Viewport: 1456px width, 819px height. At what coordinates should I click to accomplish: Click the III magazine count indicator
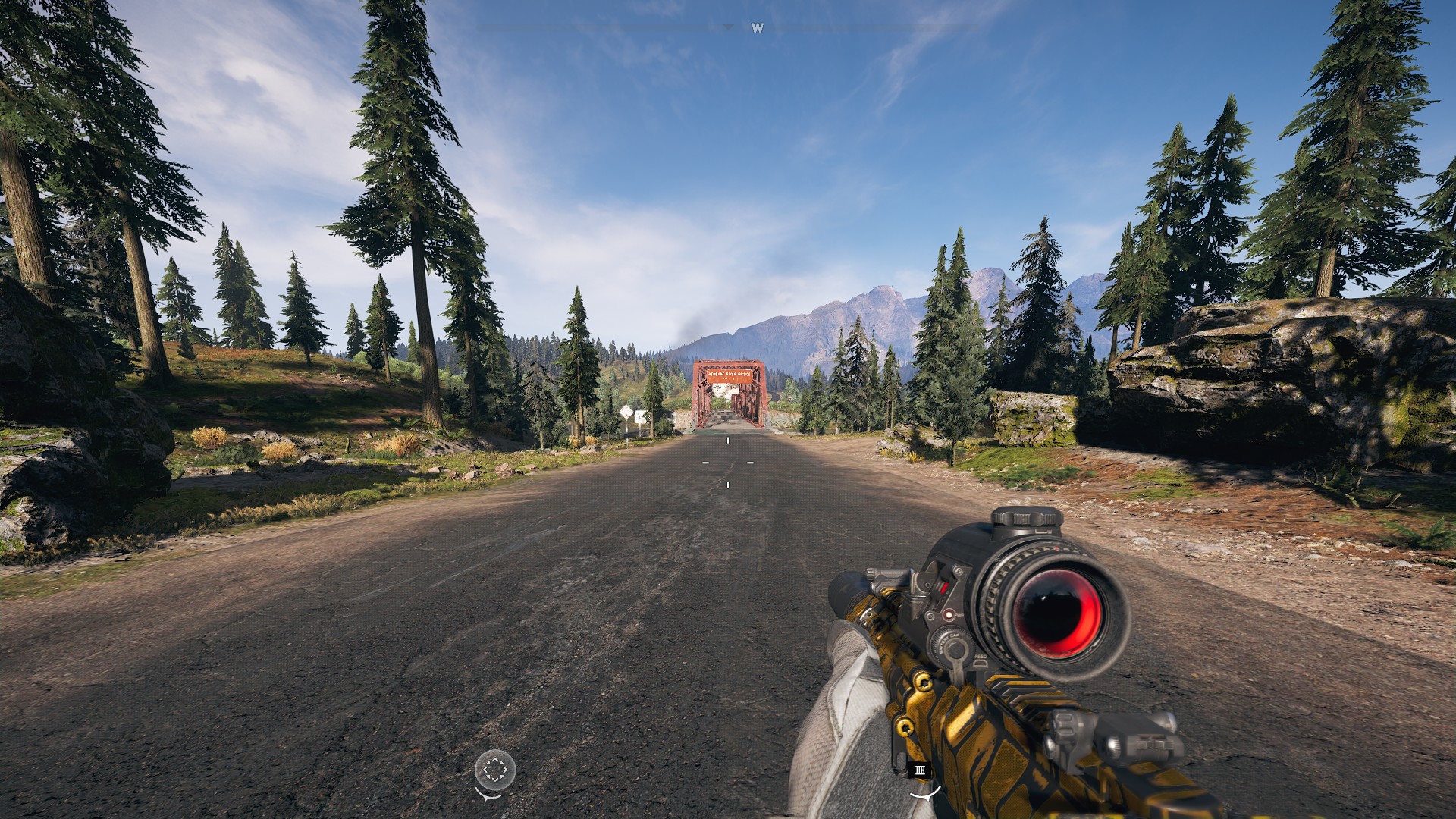click(920, 770)
